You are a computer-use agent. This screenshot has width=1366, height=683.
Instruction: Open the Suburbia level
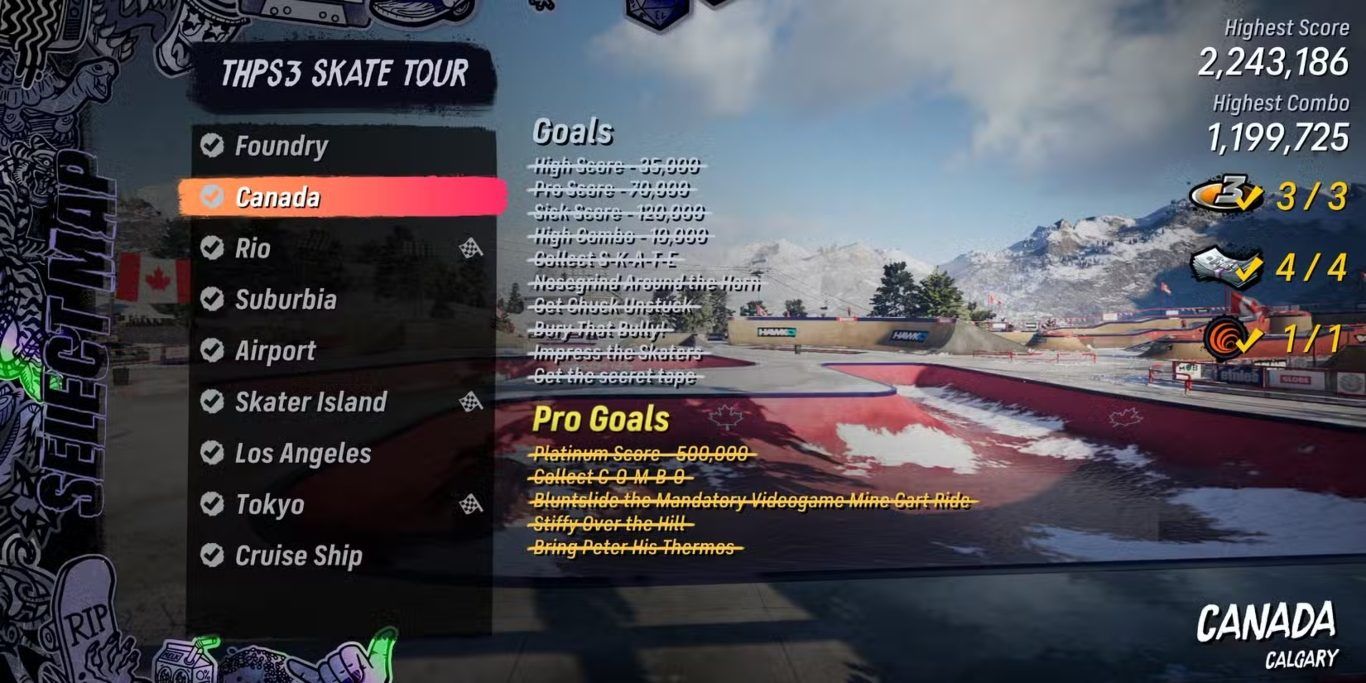[285, 299]
